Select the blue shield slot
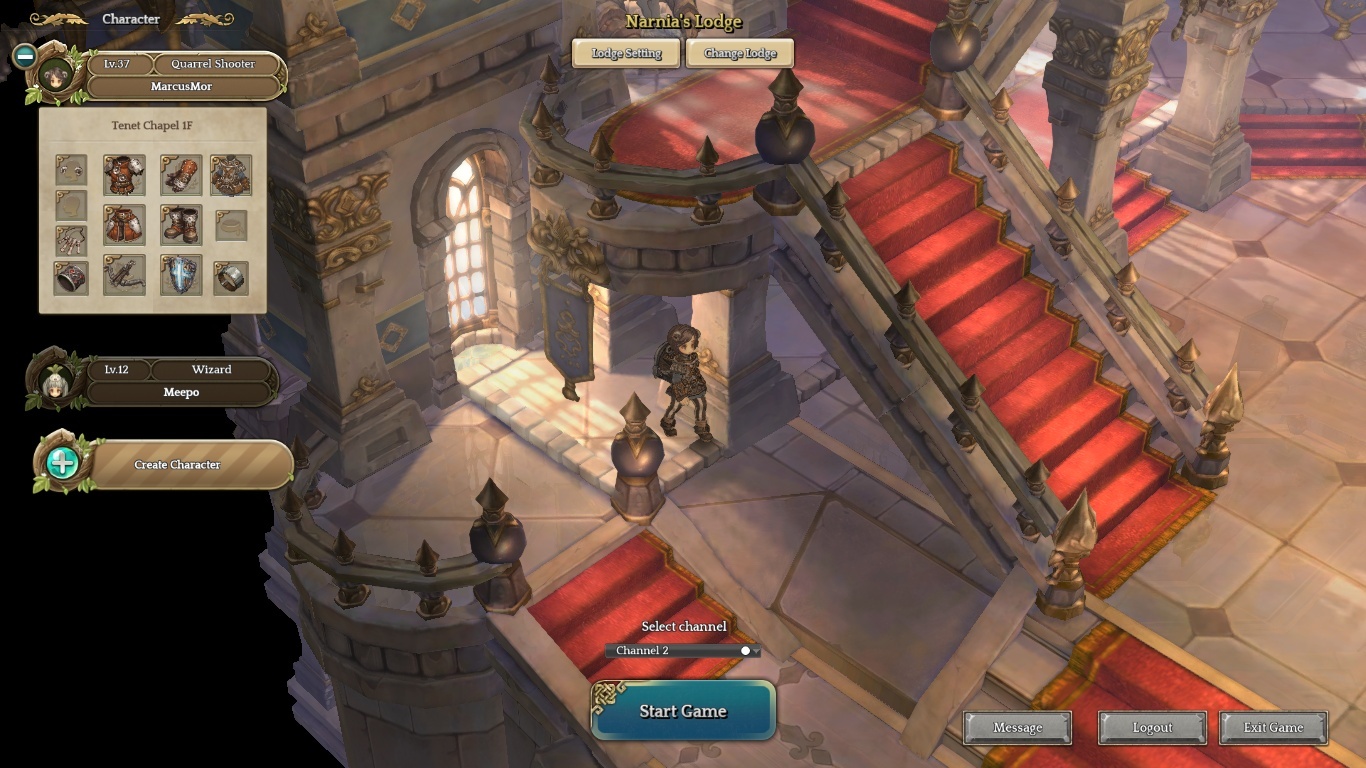Viewport: 1366px width, 768px height. pos(181,276)
